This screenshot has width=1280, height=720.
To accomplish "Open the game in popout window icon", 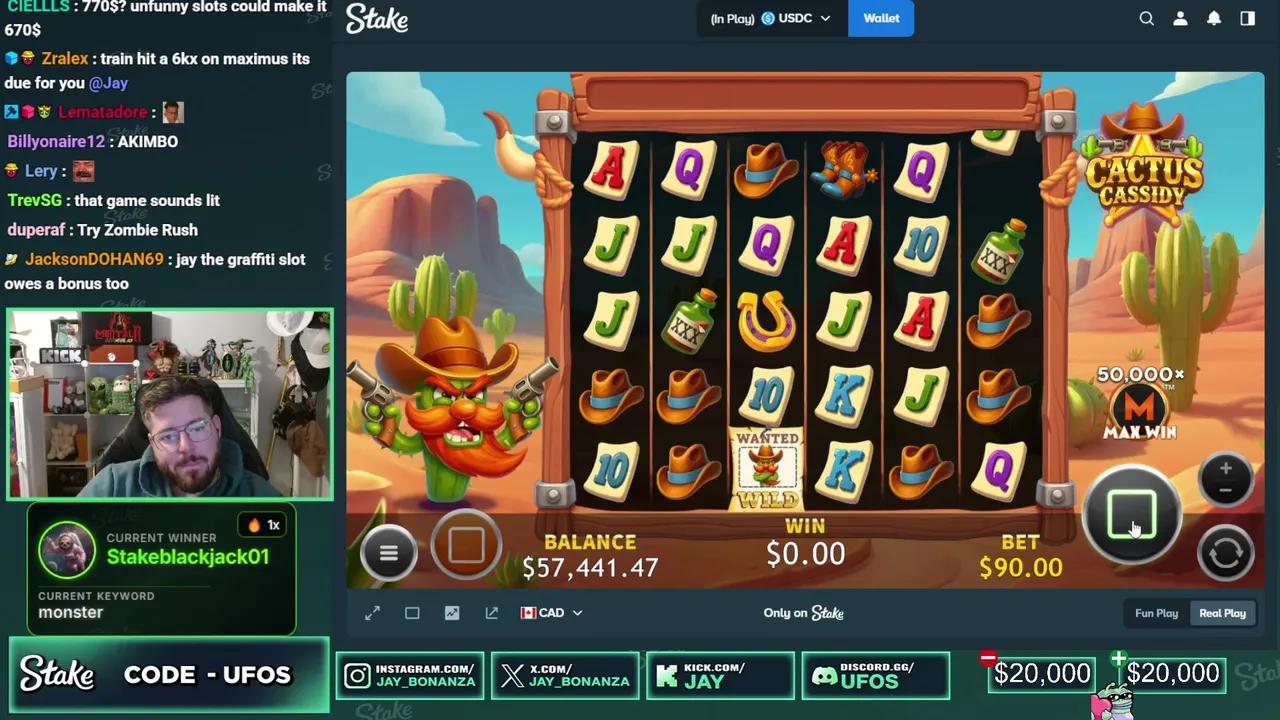I will click(x=491, y=613).
